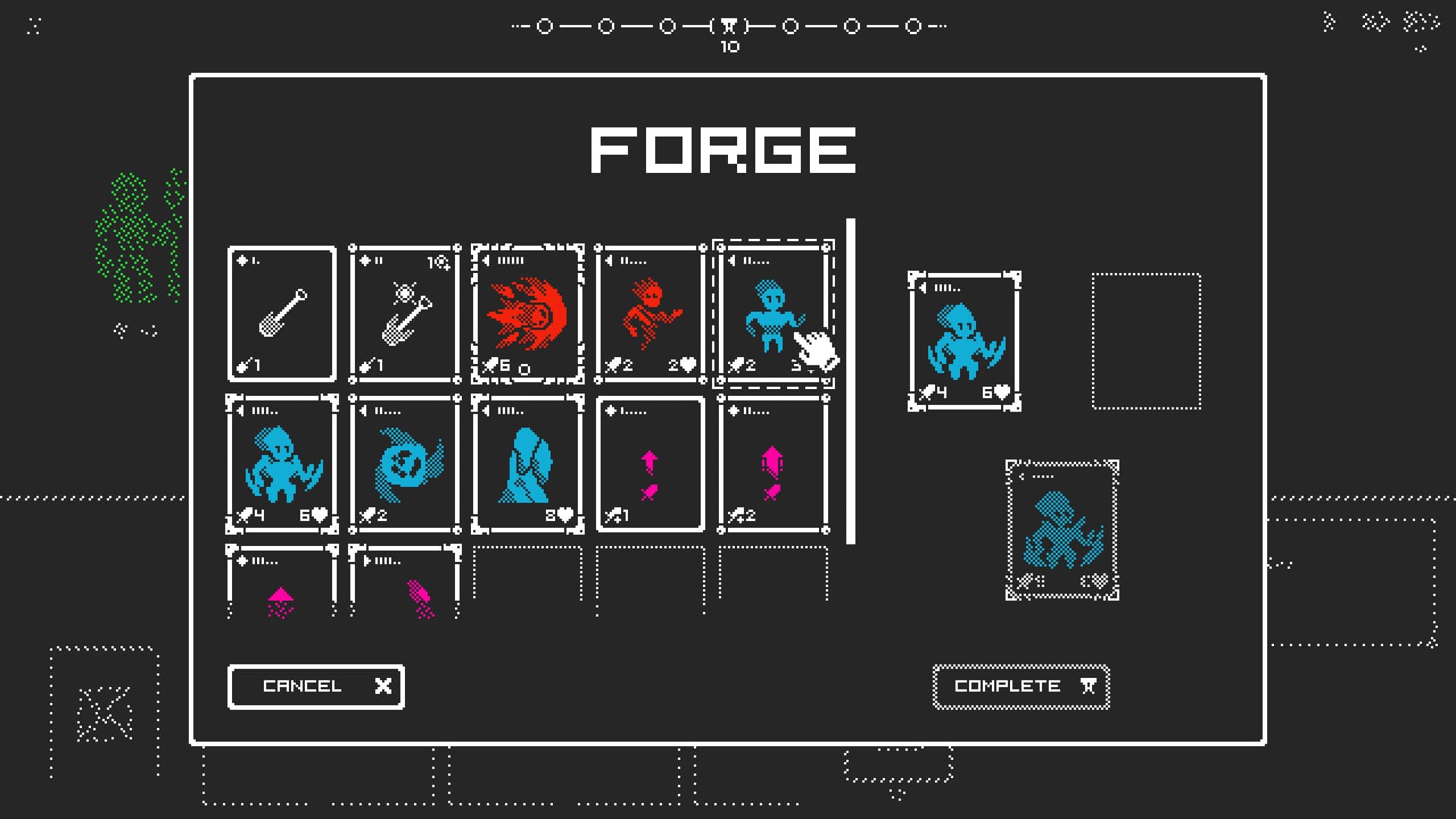This screenshot has width=1456, height=819.
Task: Click the empty dotted result slot
Action: pyautogui.click(x=1147, y=340)
